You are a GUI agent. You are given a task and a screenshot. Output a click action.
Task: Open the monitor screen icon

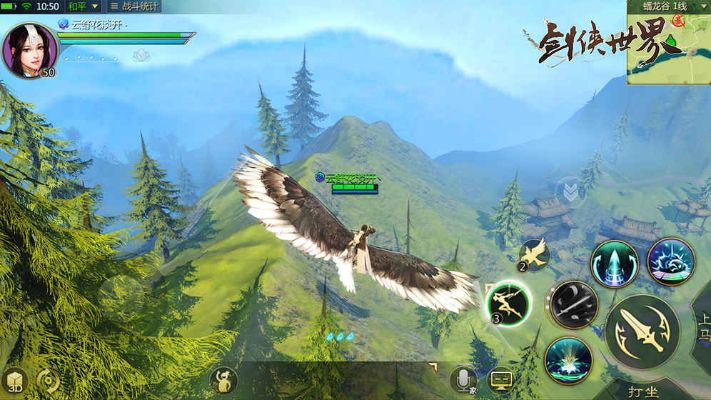click(501, 380)
